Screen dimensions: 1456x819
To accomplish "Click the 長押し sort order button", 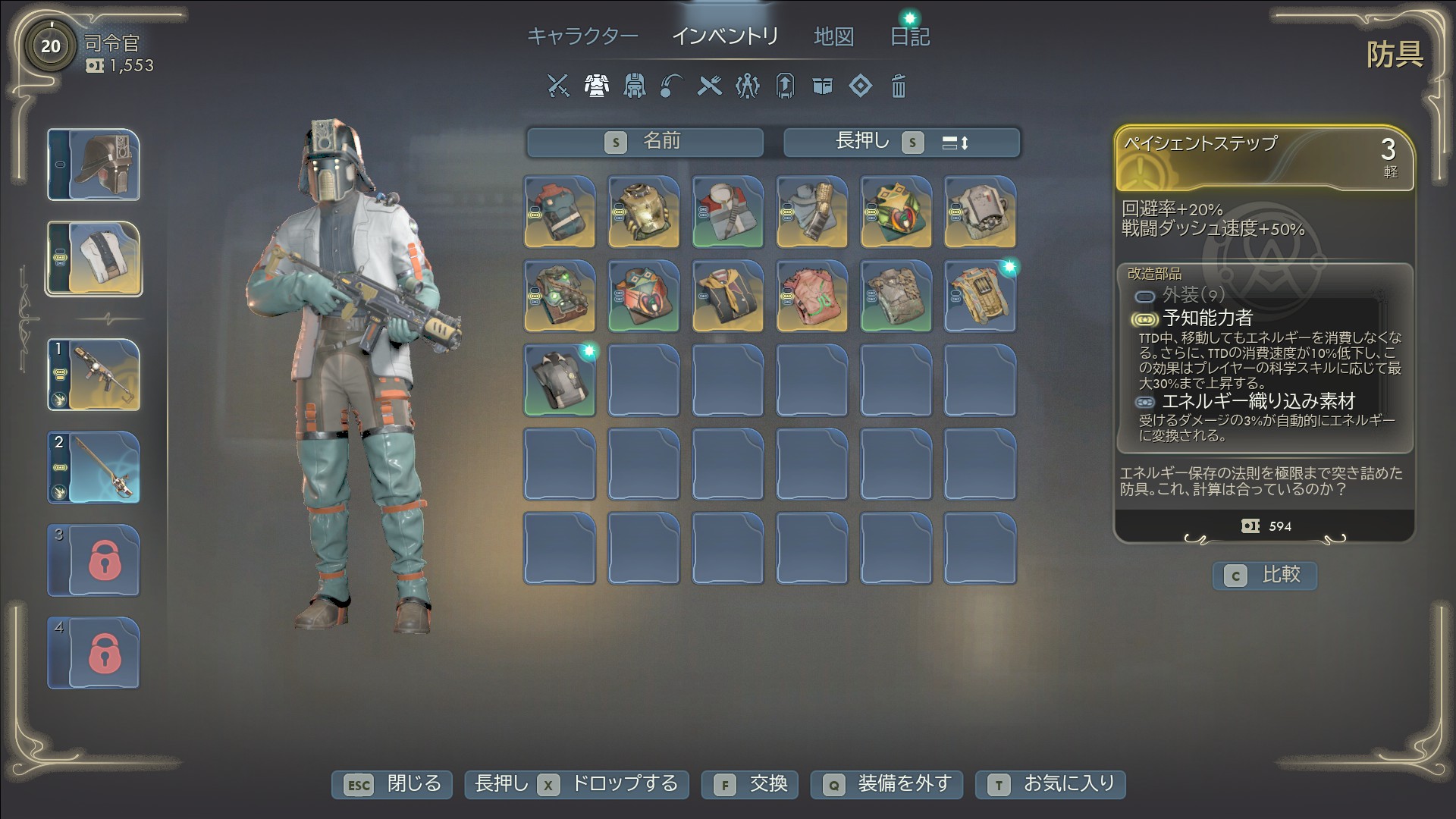I will (x=902, y=142).
